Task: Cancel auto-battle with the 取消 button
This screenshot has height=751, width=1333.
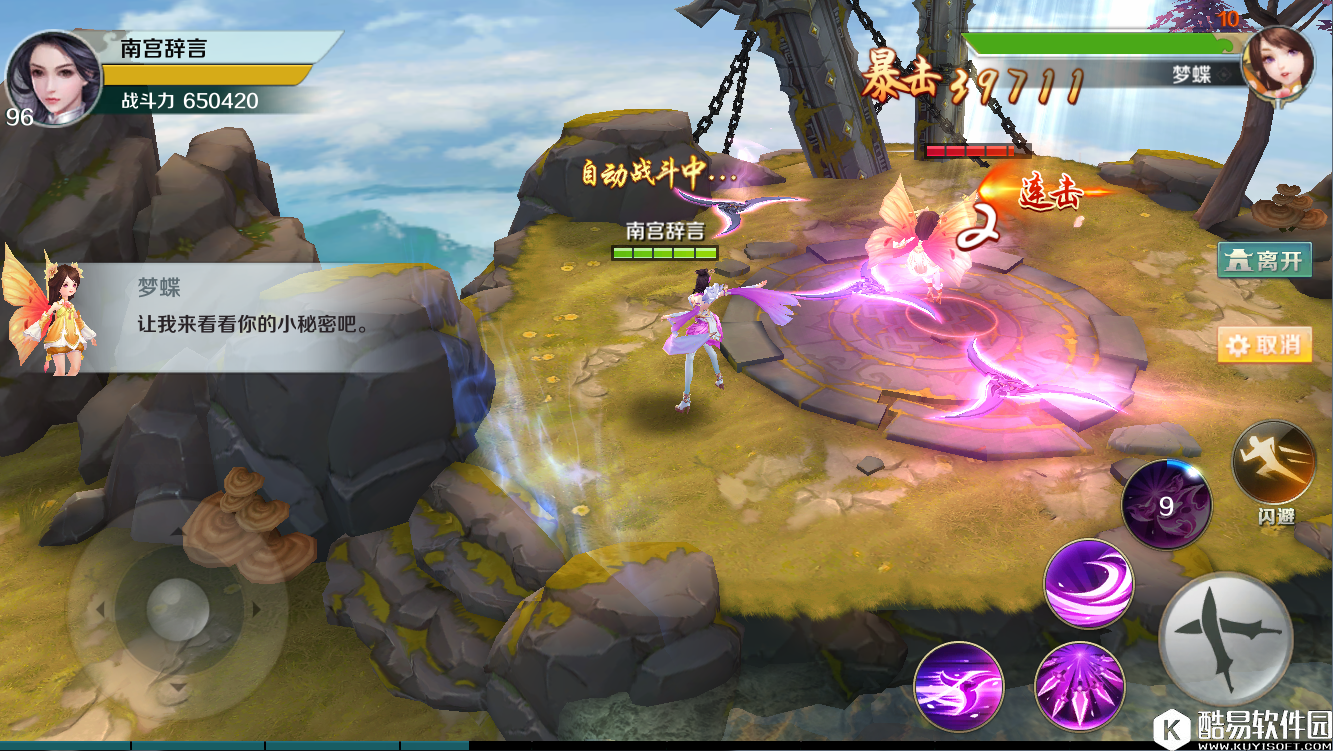Action: 1264,345
